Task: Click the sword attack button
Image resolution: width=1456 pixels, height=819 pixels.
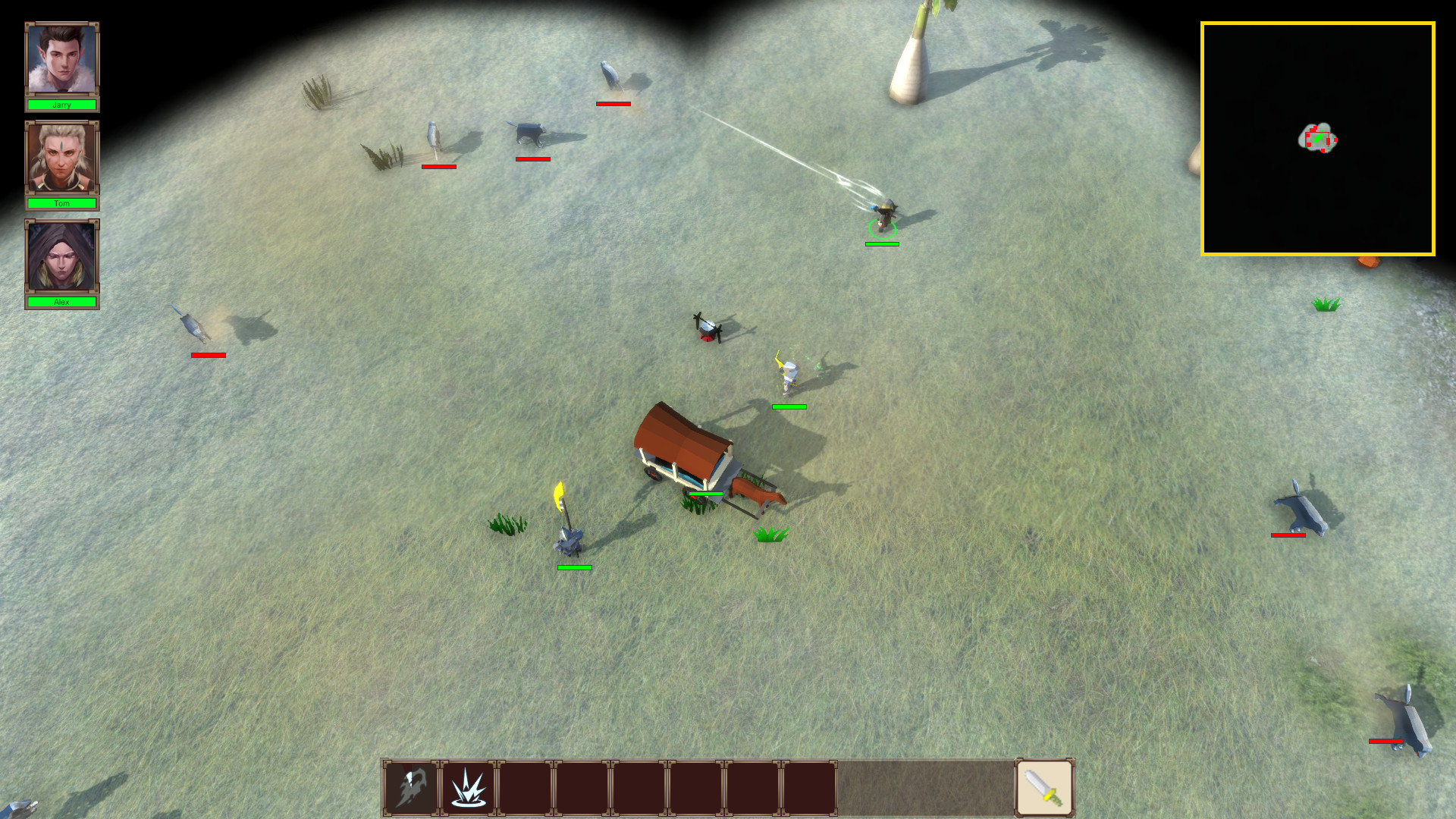Action: 1044,788
